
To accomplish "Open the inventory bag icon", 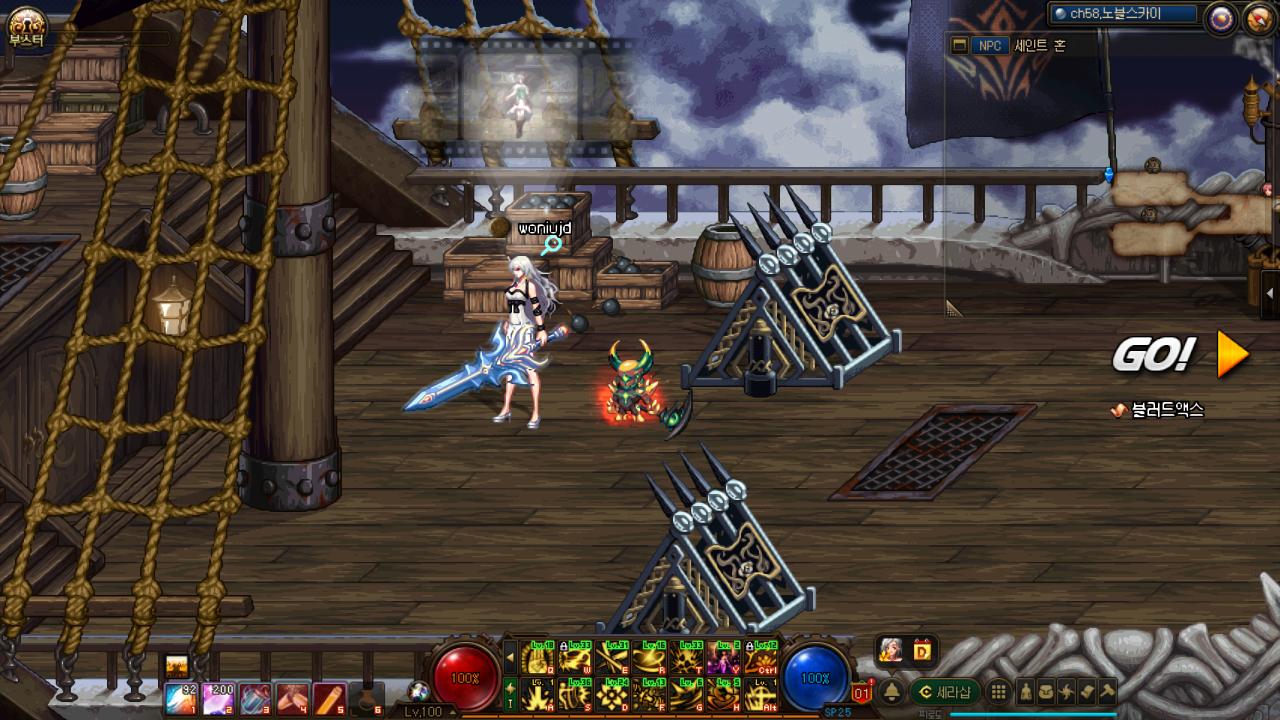I will click(x=1045, y=692).
